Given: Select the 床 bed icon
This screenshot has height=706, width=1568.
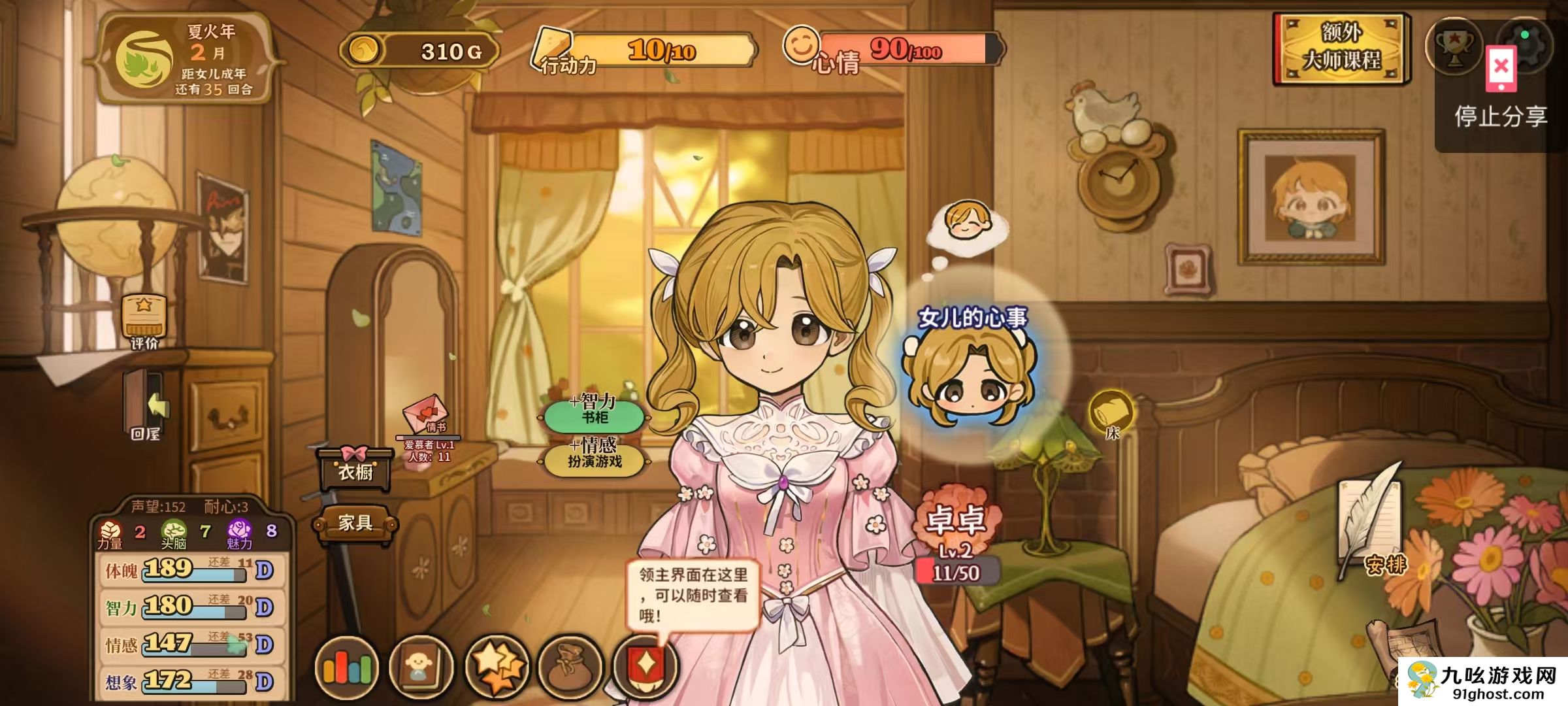Looking at the screenshot, I should click(1111, 413).
